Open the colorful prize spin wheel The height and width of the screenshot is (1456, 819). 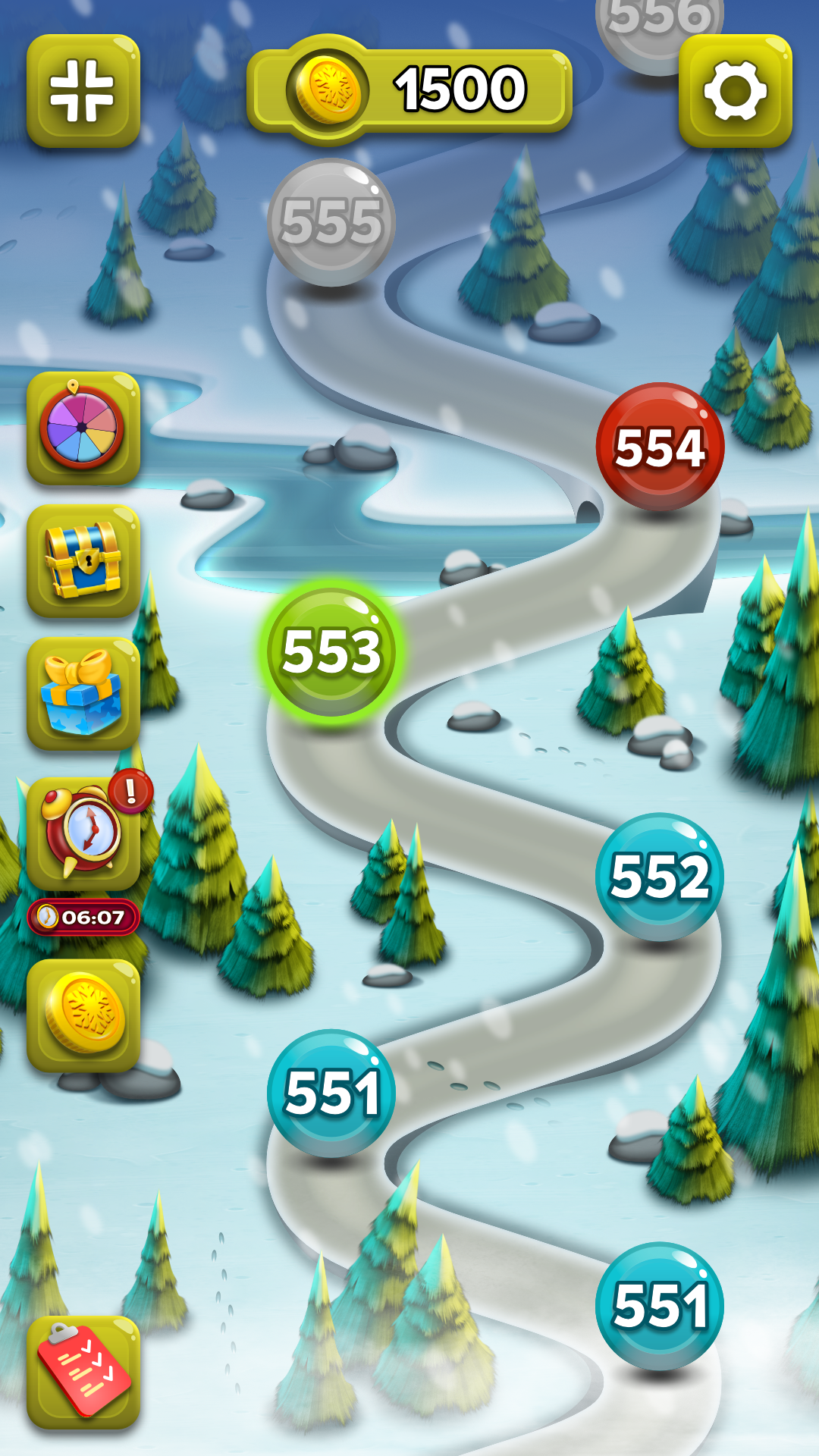click(x=83, y=428)
